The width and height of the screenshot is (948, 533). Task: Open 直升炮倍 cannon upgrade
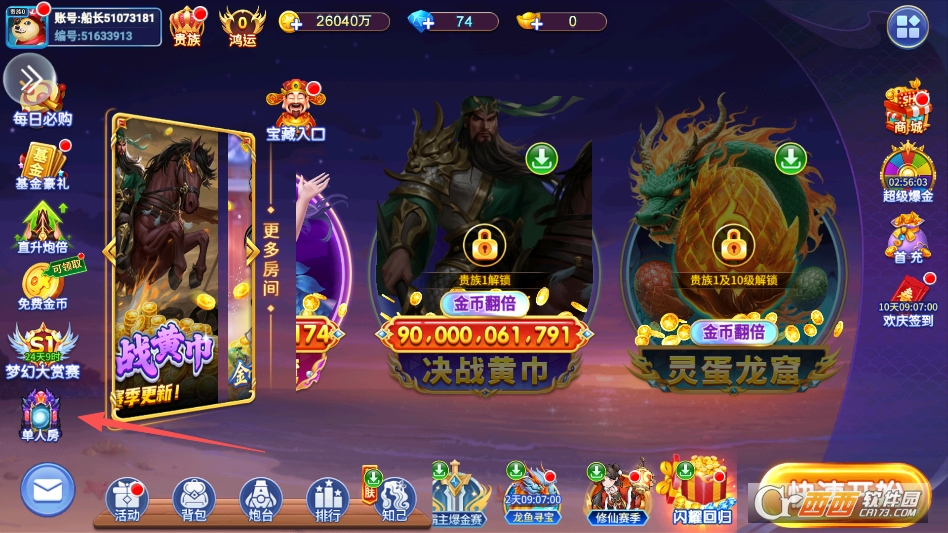[x=42, y=228]
